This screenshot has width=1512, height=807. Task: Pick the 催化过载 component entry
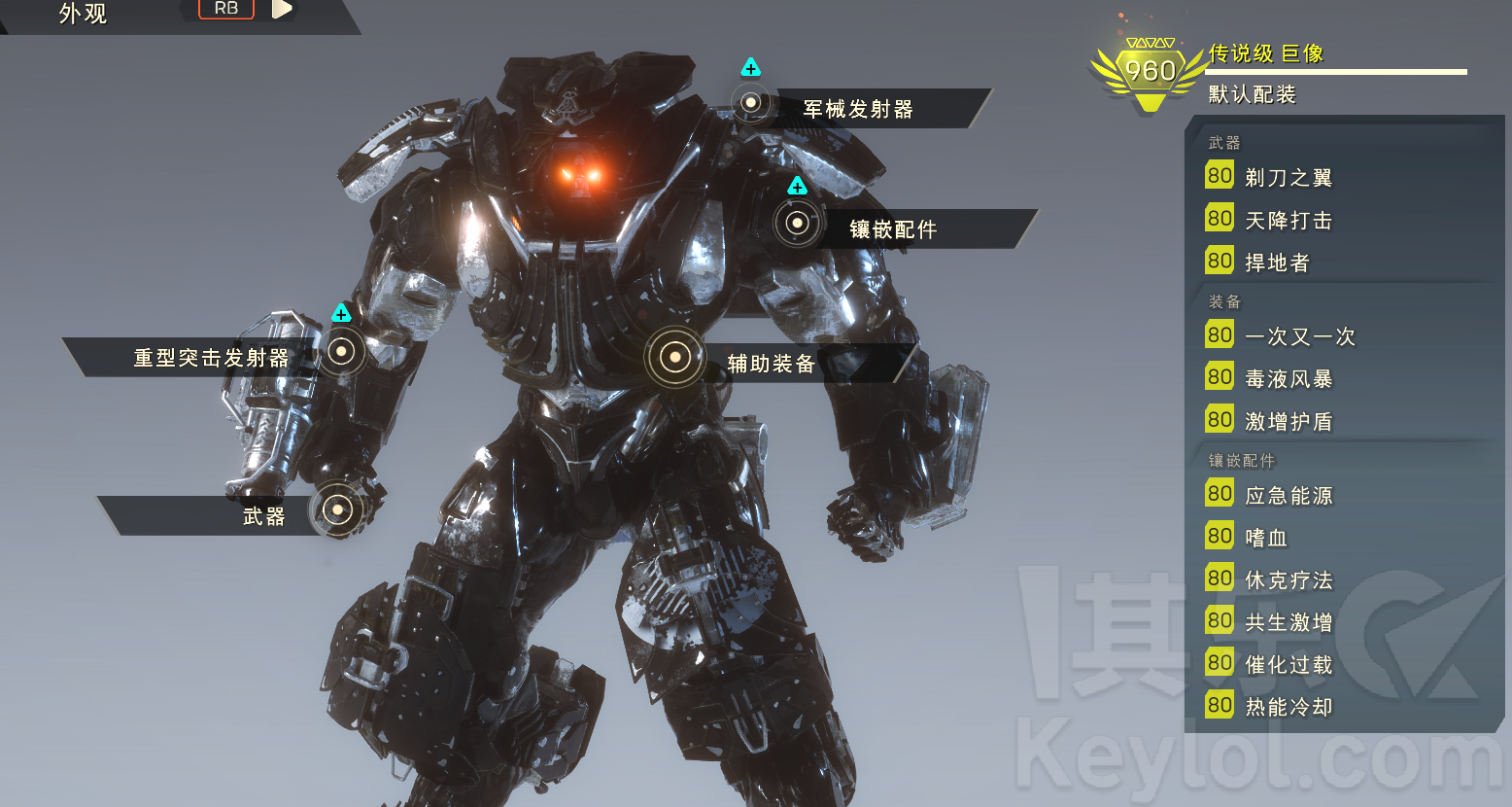(1289, 665)
